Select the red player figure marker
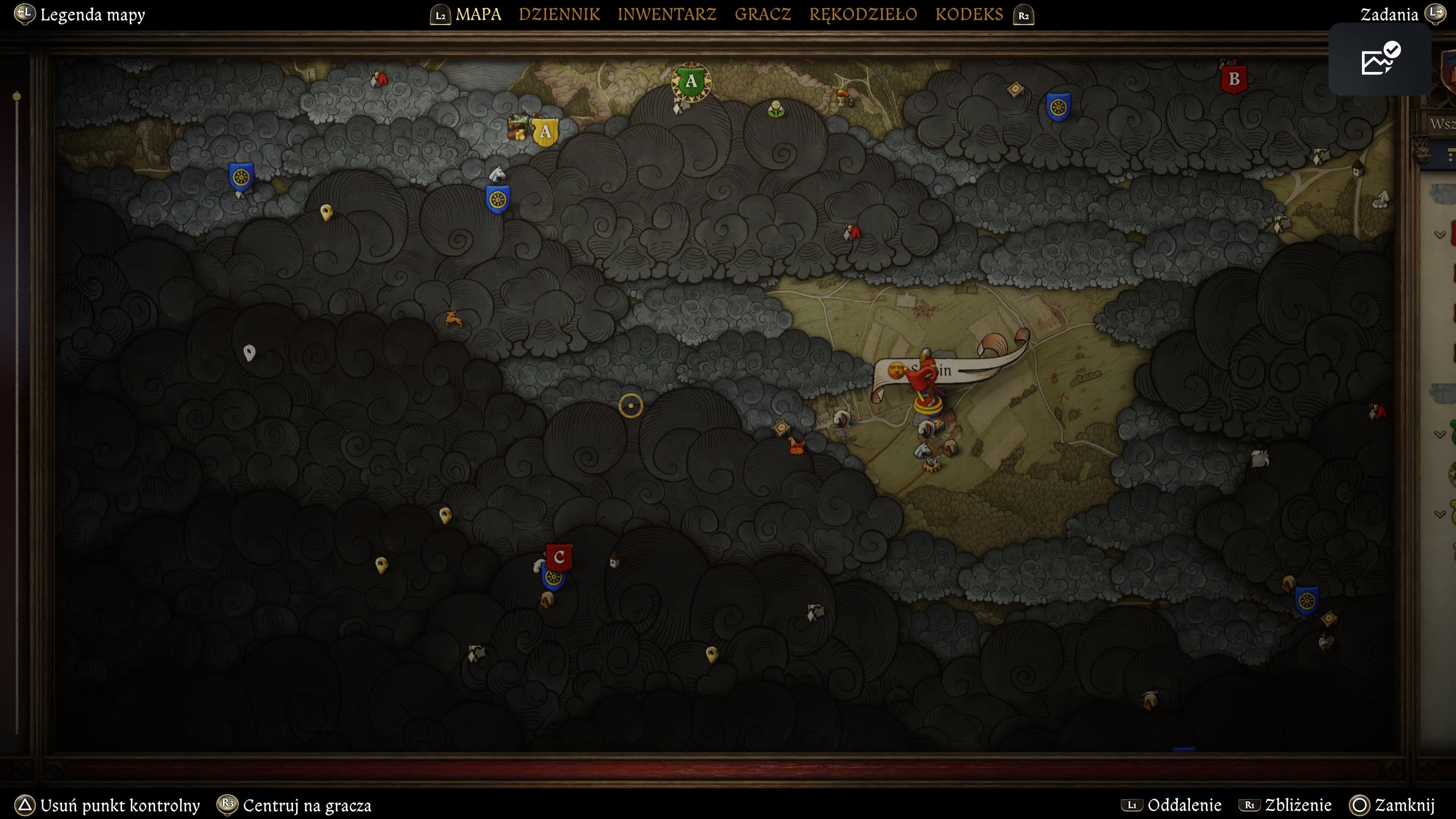The image size is (1456, 819). 927,384
